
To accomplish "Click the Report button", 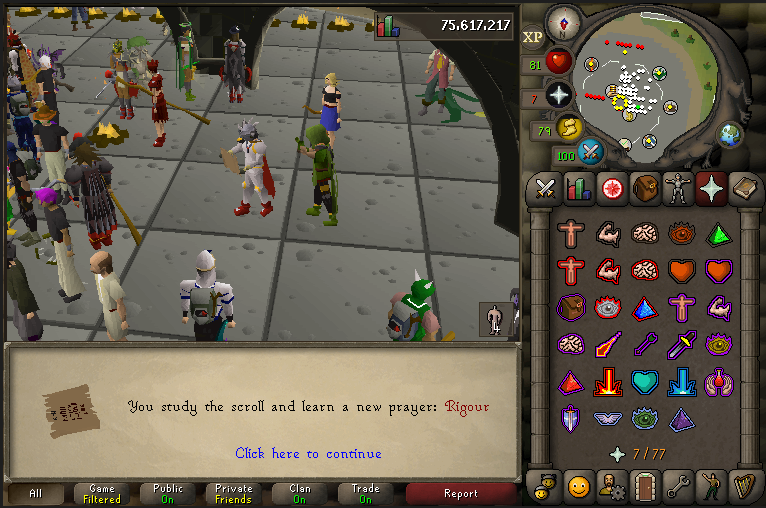I will (461, 494).
